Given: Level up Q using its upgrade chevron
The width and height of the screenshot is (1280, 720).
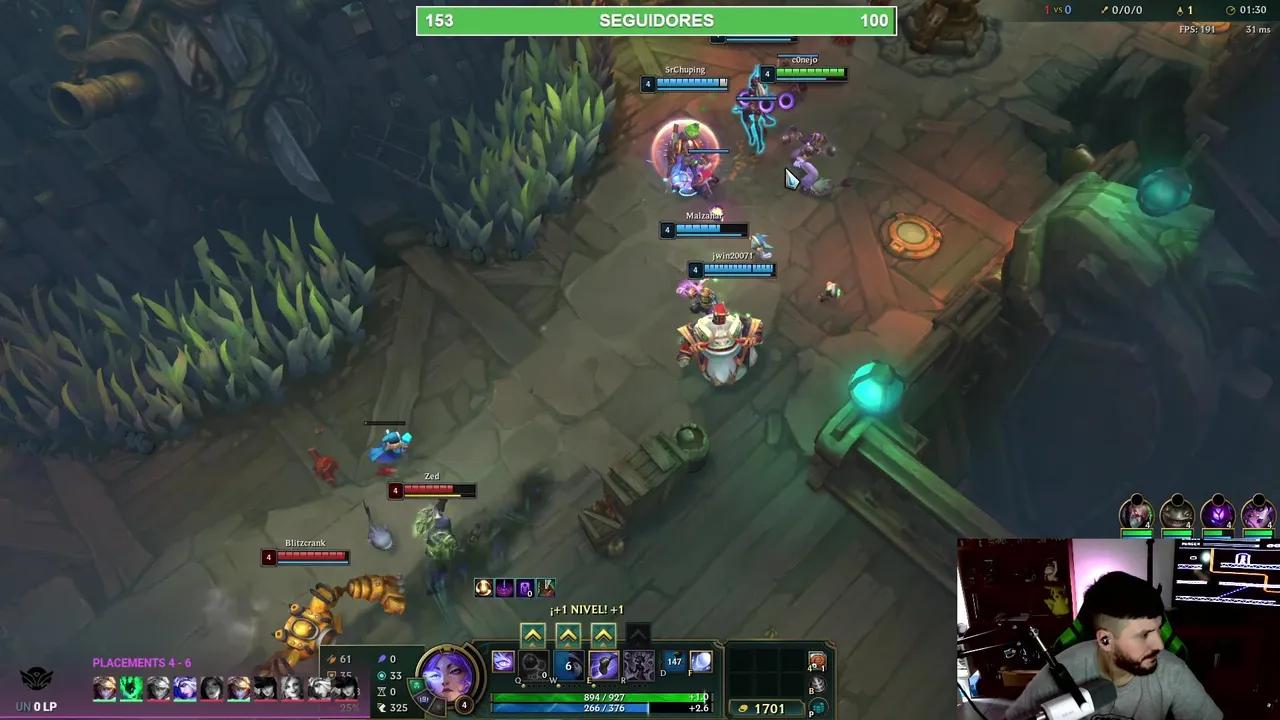Looking at the screenshot, I should (533, 634).
